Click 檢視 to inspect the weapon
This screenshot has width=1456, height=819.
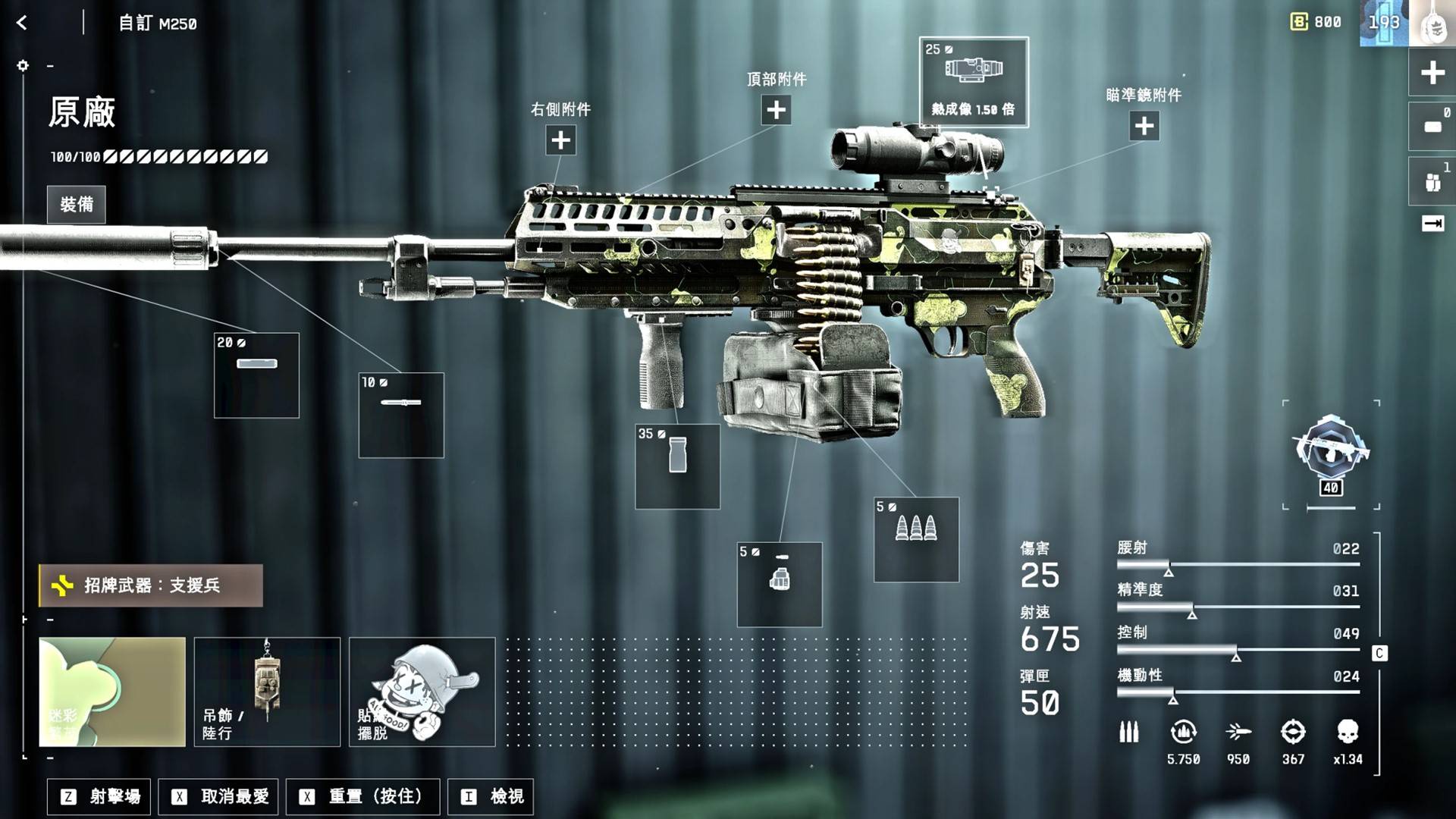click(491, 796)
